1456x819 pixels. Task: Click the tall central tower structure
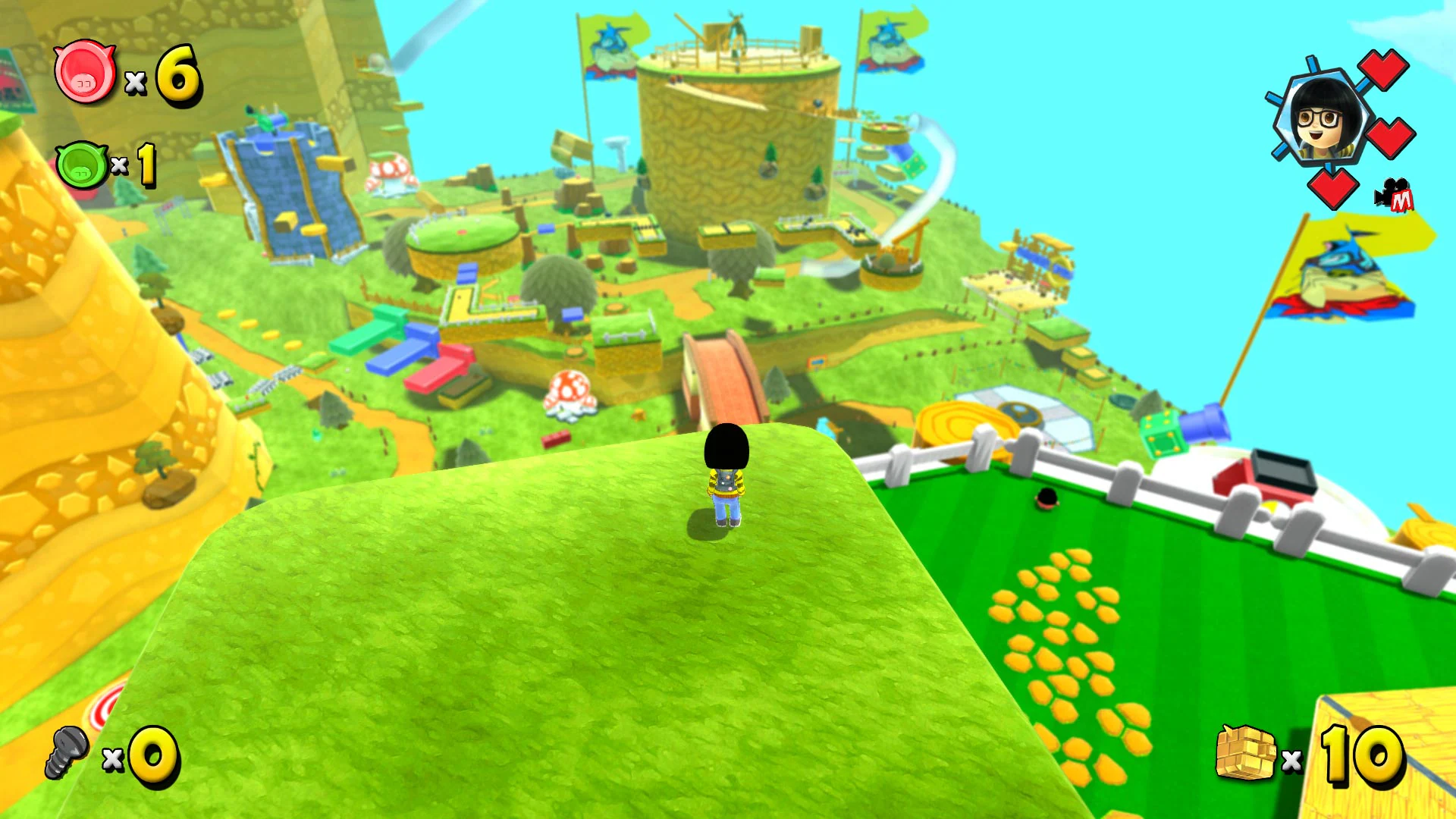click(x=736, y=136)
